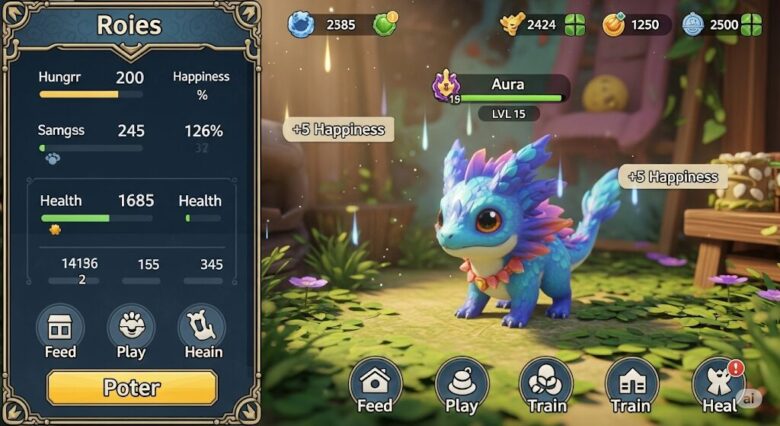Click the orange coin icon beside 1250

point(615,24)
